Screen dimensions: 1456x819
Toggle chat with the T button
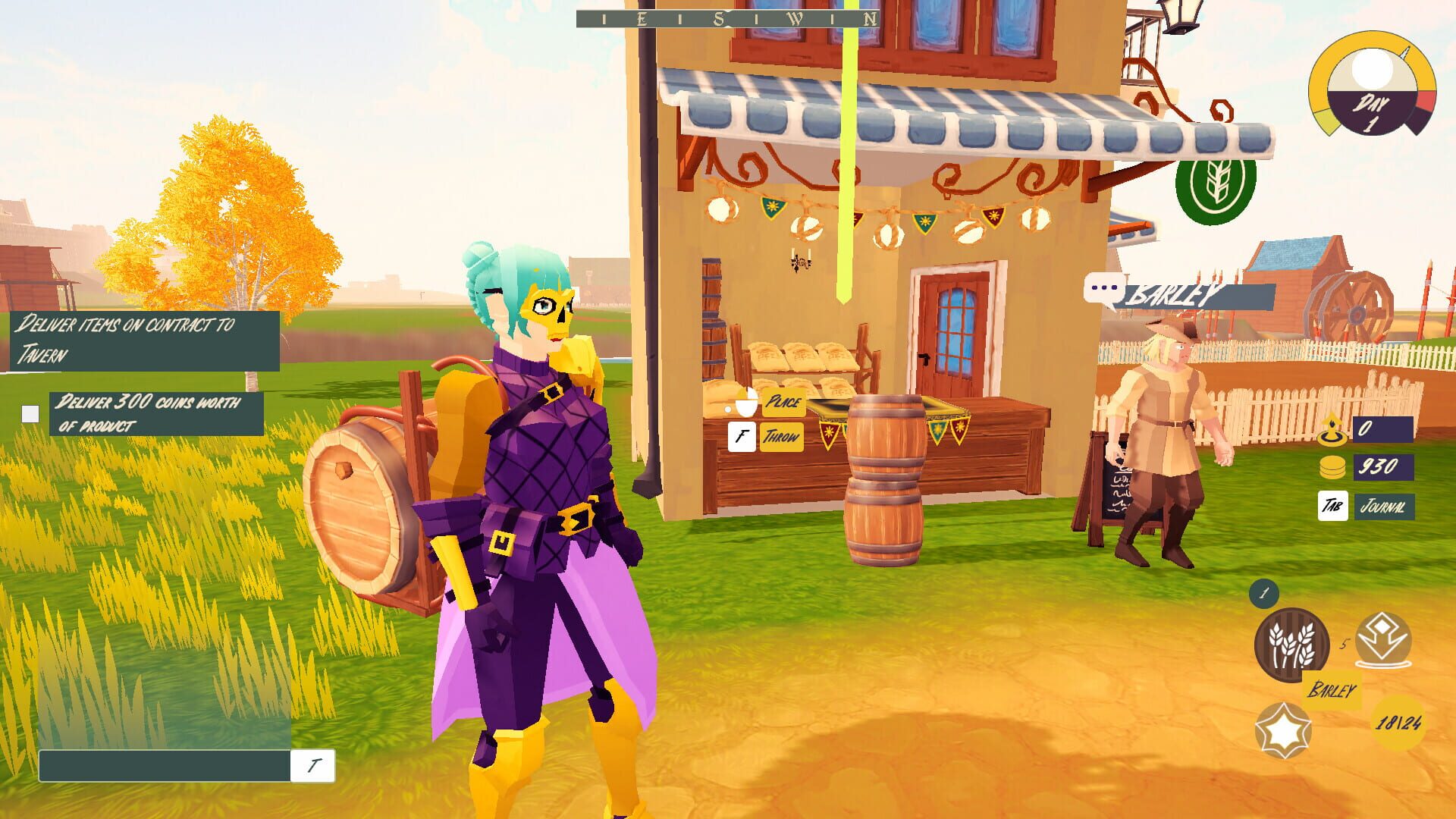pos(312,765)
